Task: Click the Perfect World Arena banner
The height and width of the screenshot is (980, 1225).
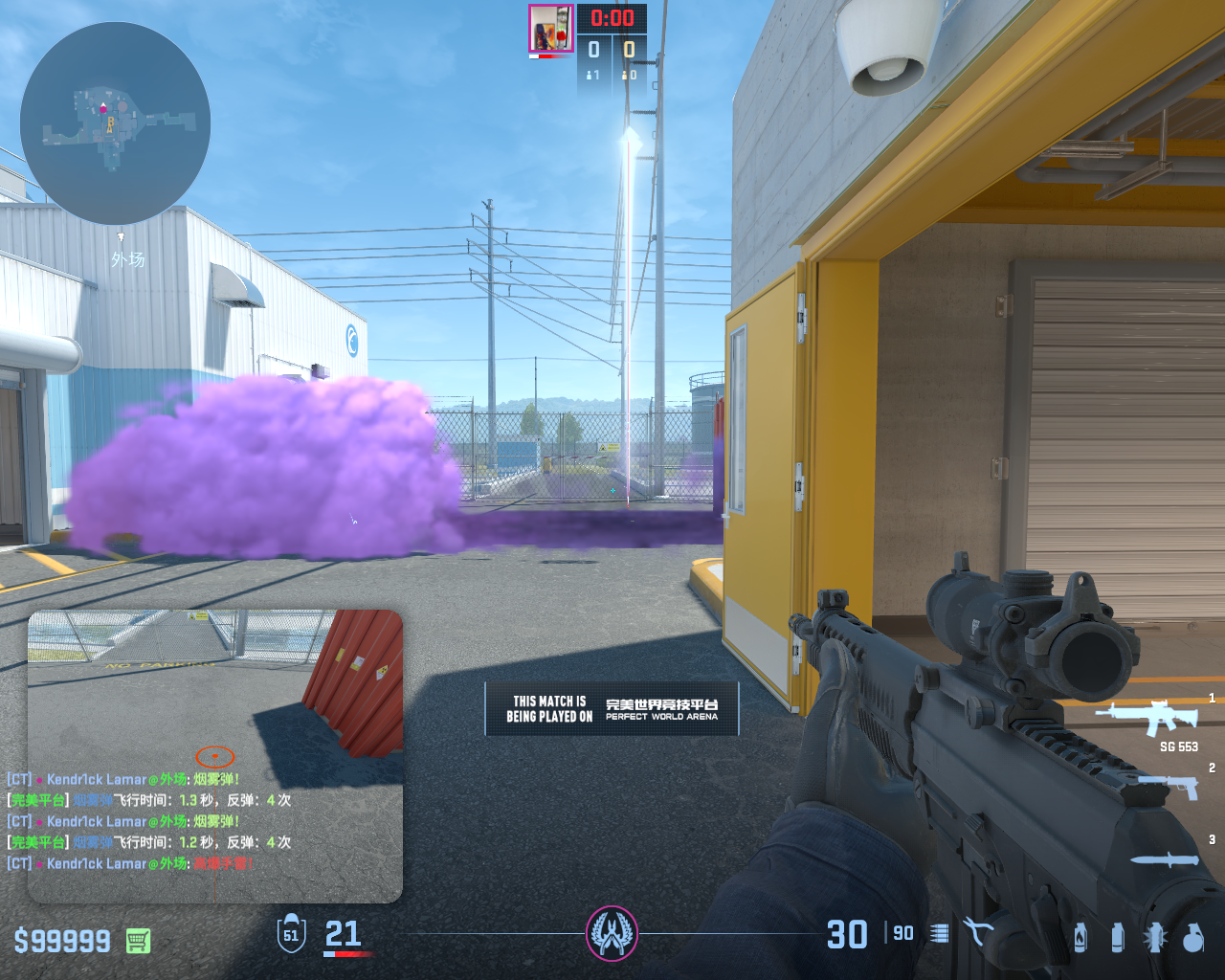Action: tap(612, 708)
